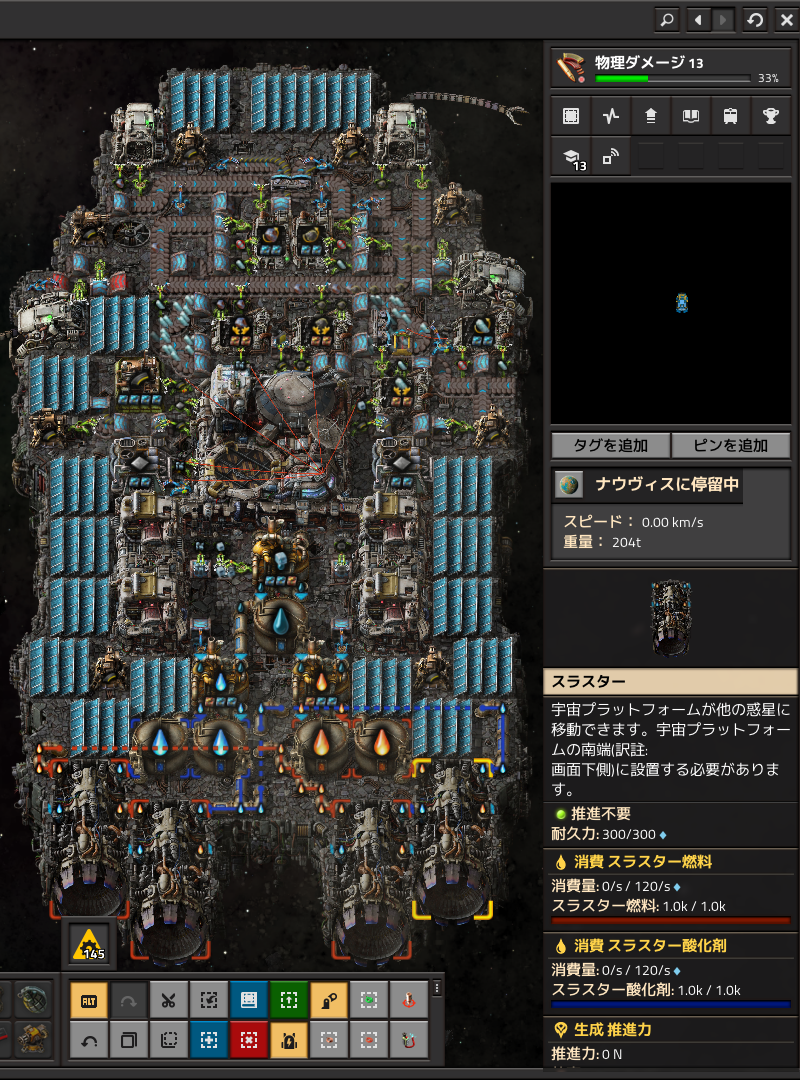The width and height of the screenshot is (800, 1080).
Task: Open the Factoriopedia book icon
Action: click(690, 116)
